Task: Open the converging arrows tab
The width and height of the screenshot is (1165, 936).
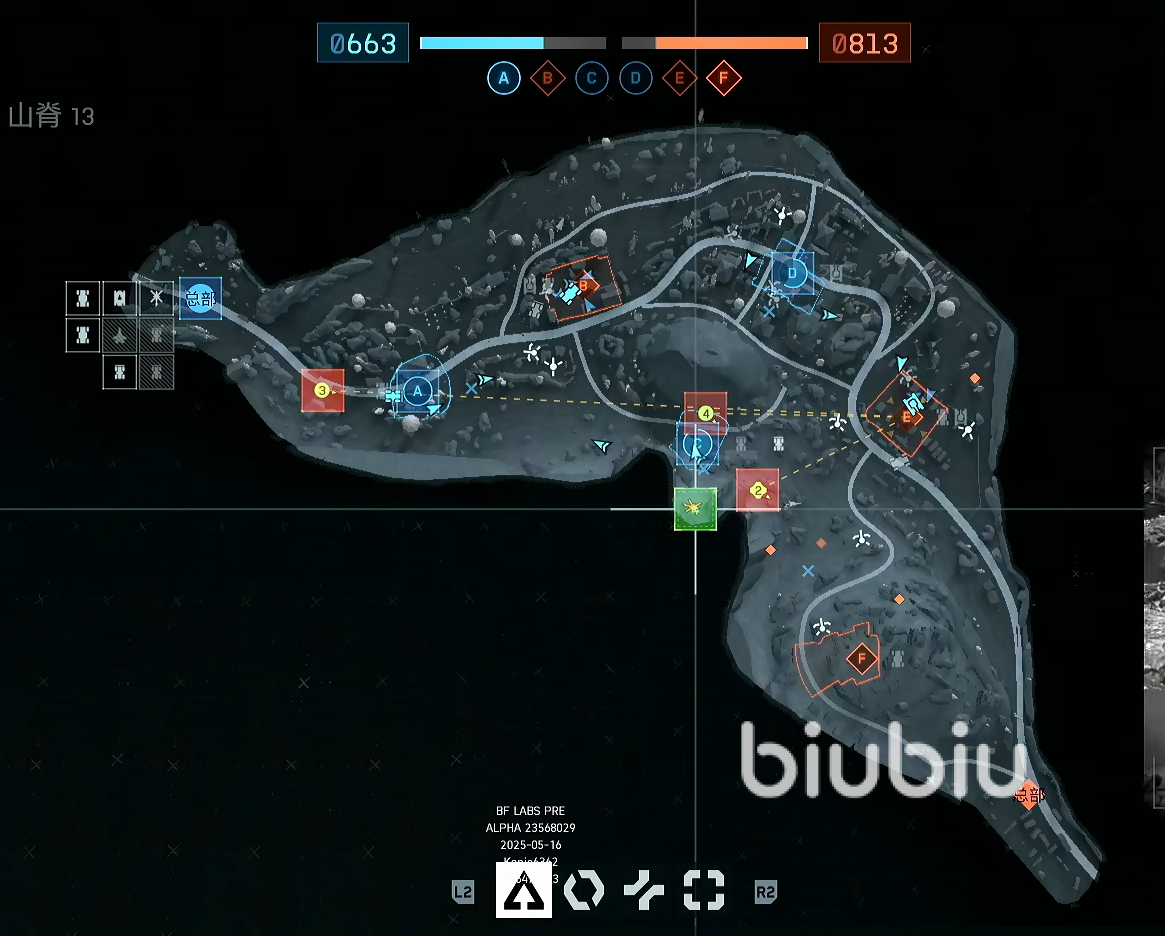Action: click(644, 889)
